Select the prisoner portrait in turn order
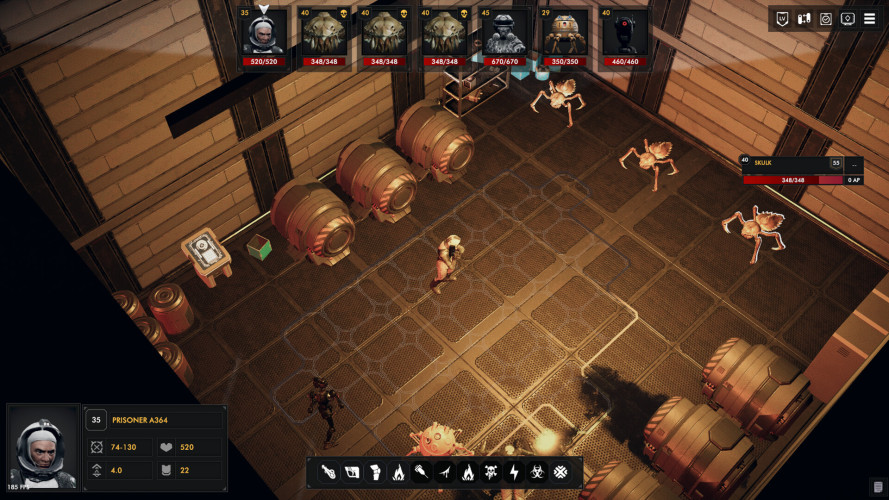 (x=264, y=34)
